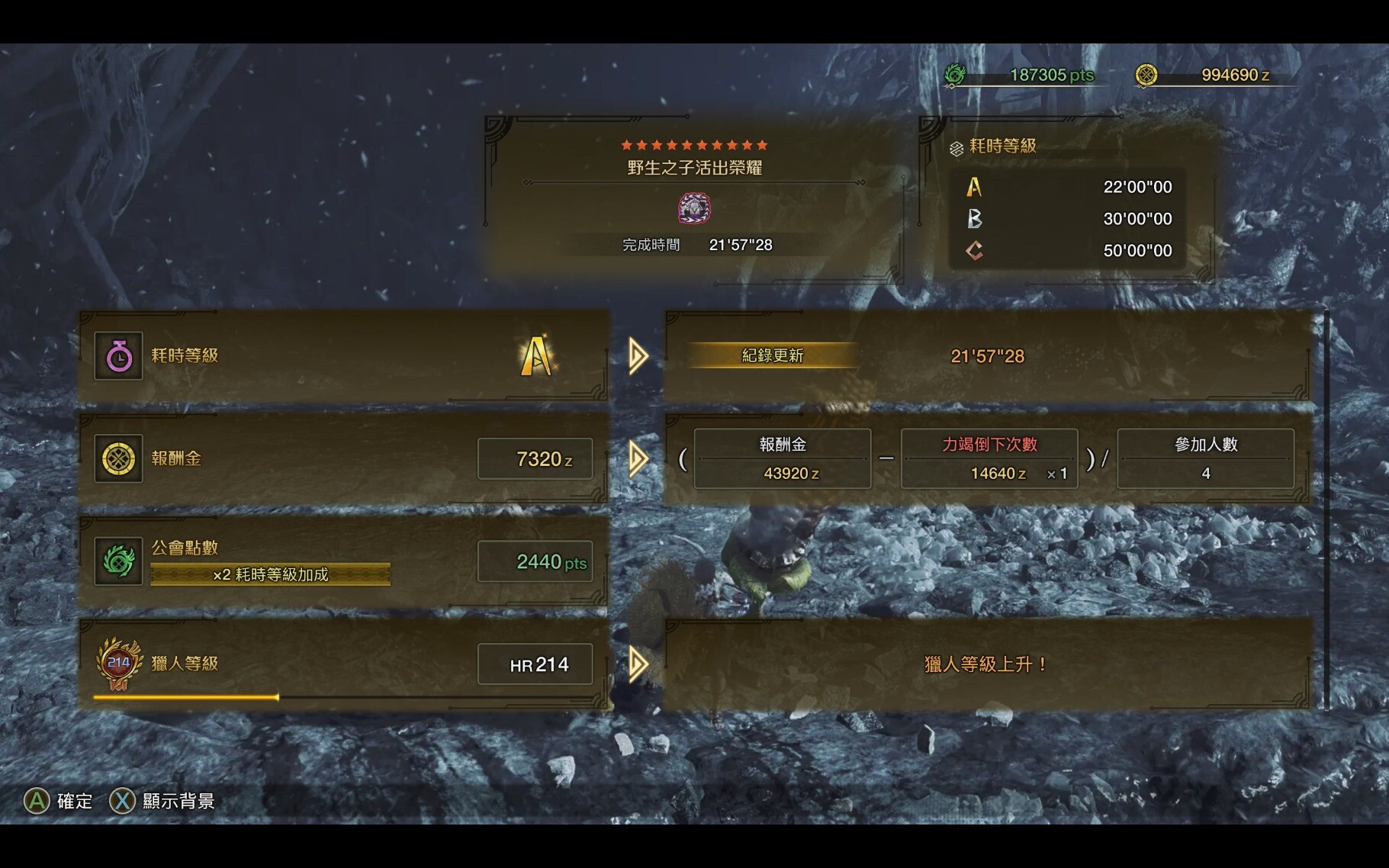Image resolution: width=1389 pixels, height=868 pixels.
Task: Select the 獵人等級 hunter rank row
Action: click(343, 664)
